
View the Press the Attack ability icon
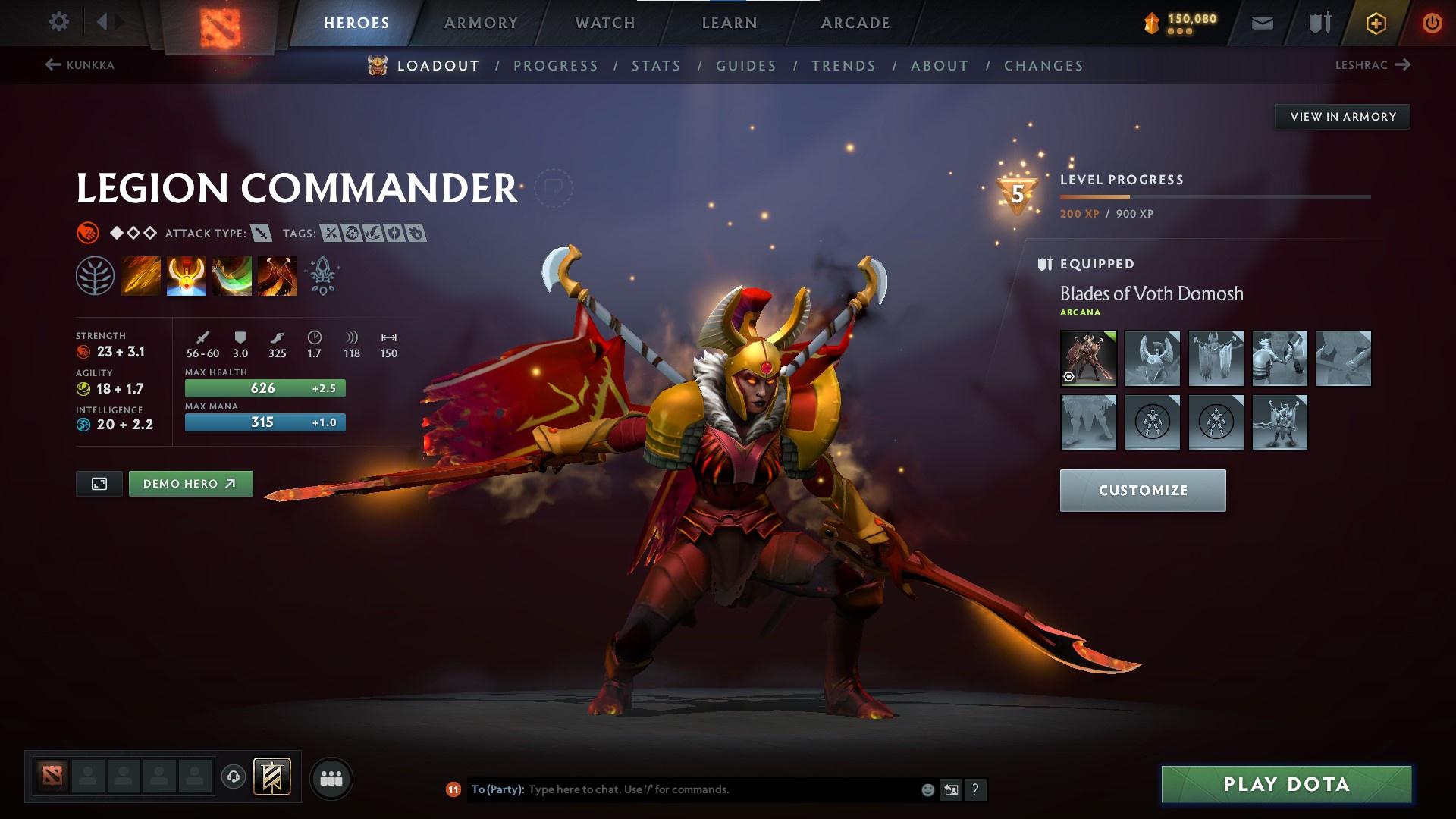(186, 275)
